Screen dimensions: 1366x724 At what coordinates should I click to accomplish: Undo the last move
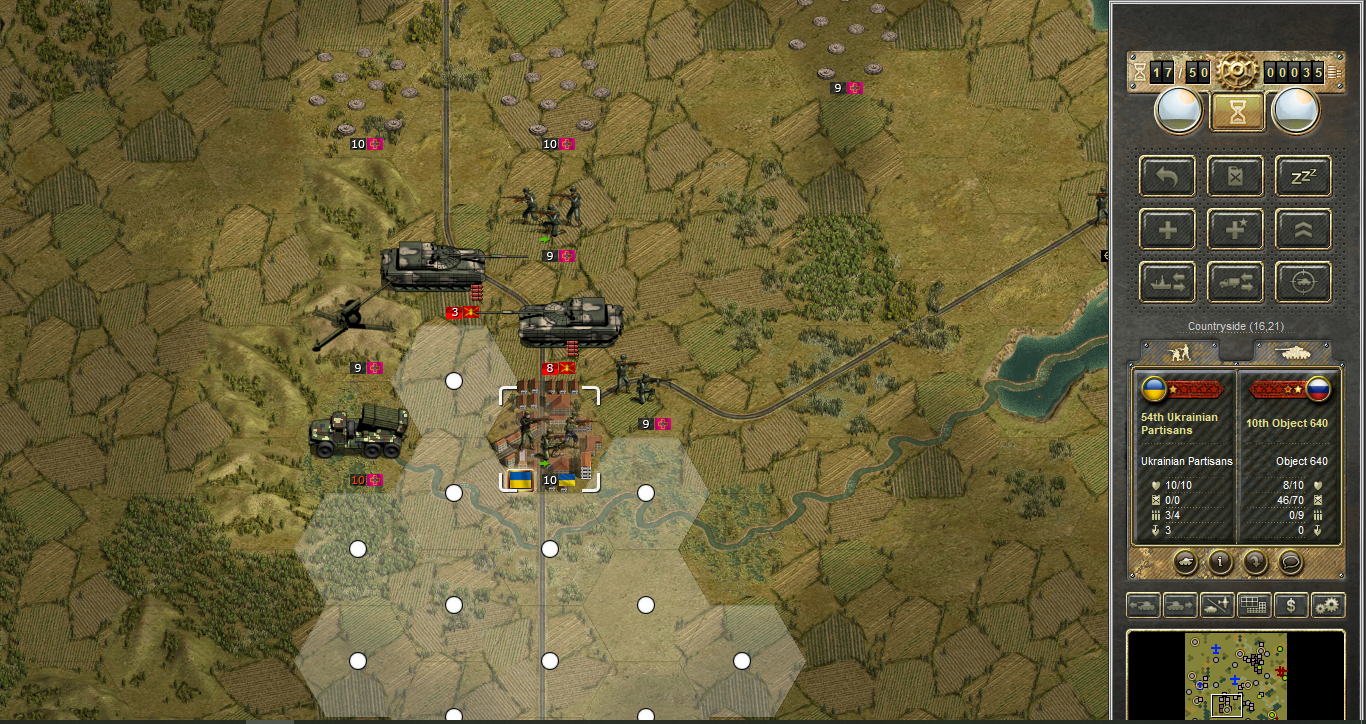pyautogui.click(x=1167, y=177)
